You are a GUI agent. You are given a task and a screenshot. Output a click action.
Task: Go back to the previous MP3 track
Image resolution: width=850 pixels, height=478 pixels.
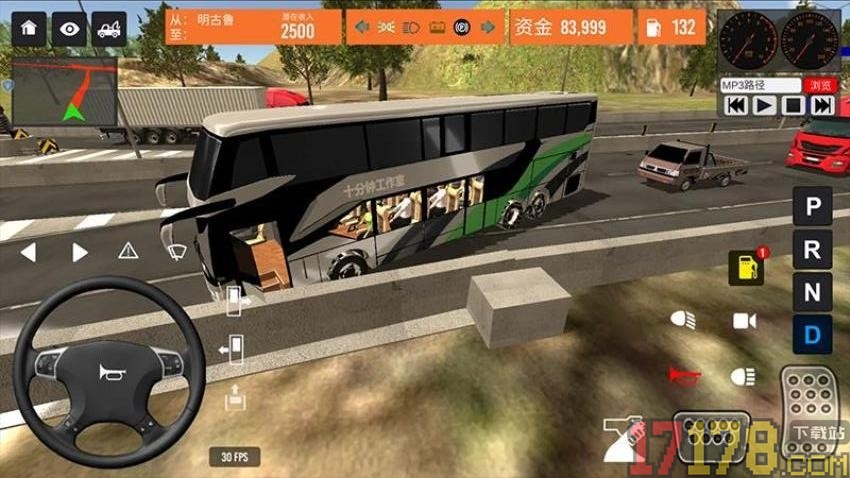[x=735, y=105]
